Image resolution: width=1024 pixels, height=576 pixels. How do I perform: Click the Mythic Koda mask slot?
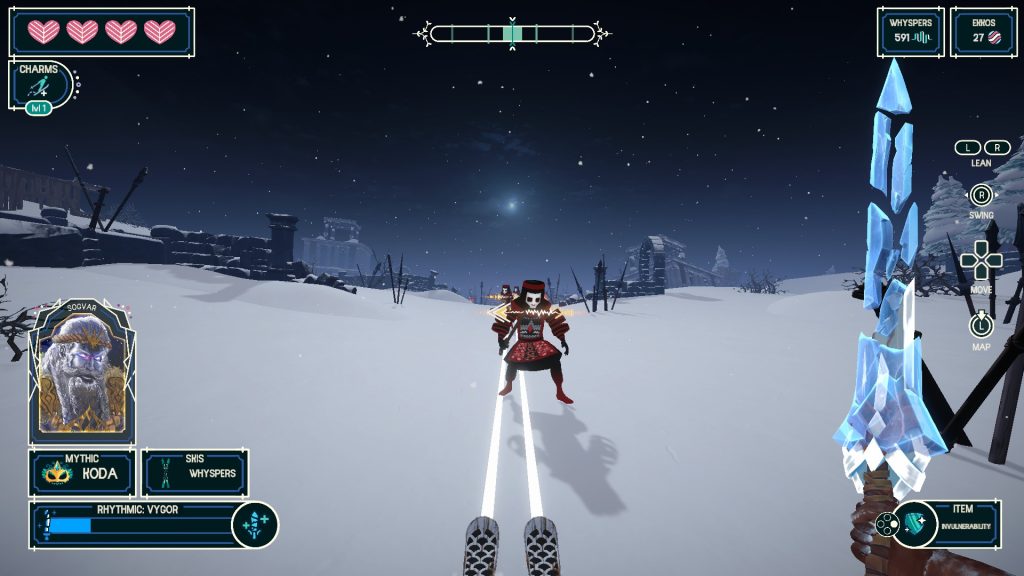(81, 473)
